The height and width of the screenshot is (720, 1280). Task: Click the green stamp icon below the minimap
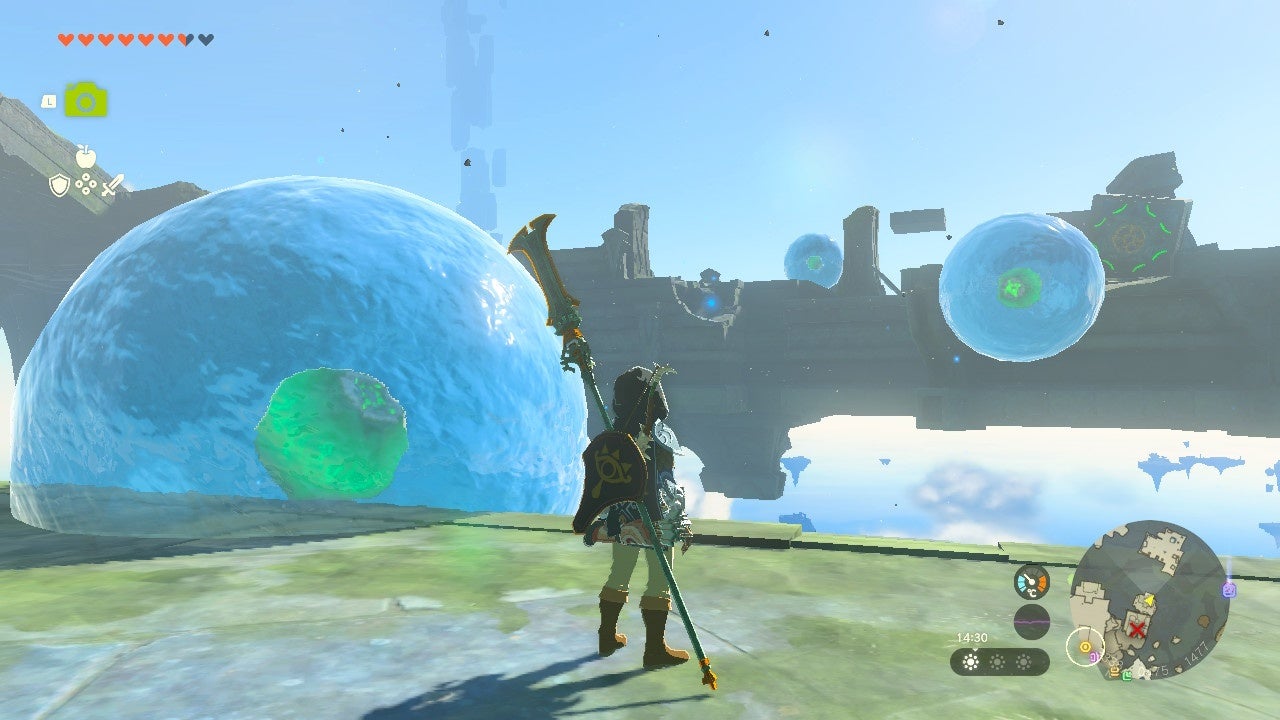[x=1127, y=676]
